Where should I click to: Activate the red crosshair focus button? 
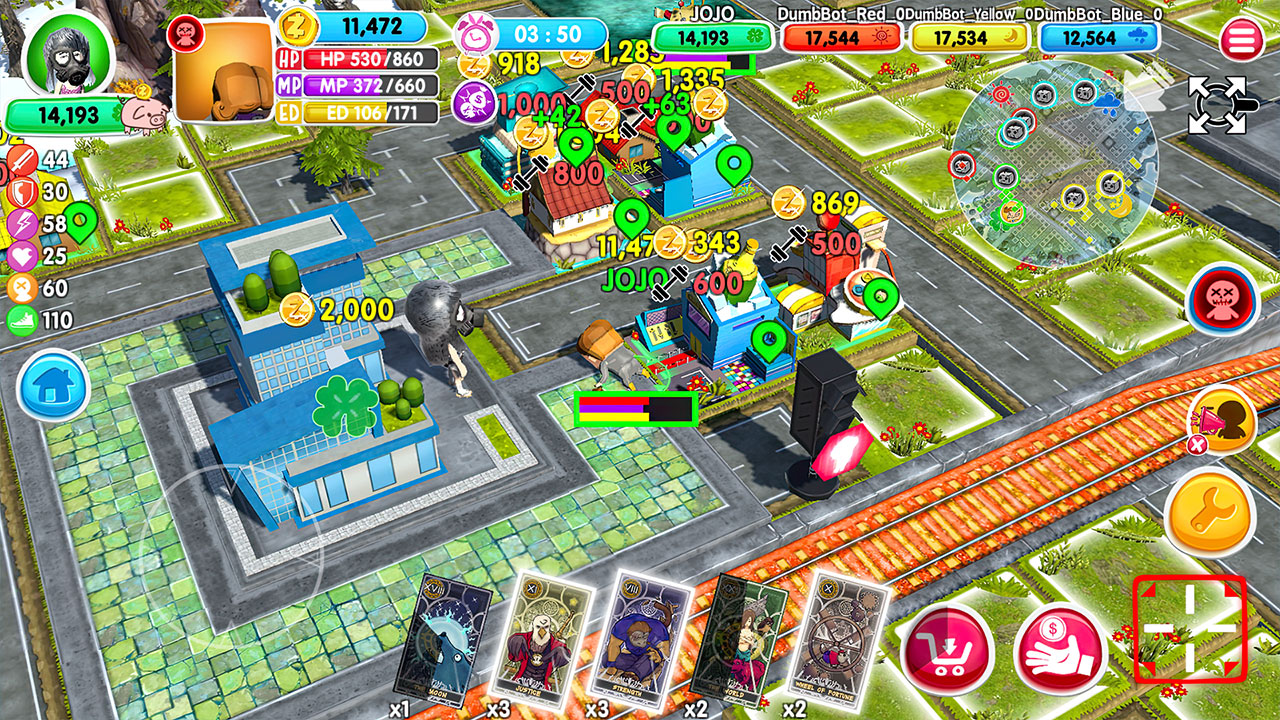pos(1189,628)
